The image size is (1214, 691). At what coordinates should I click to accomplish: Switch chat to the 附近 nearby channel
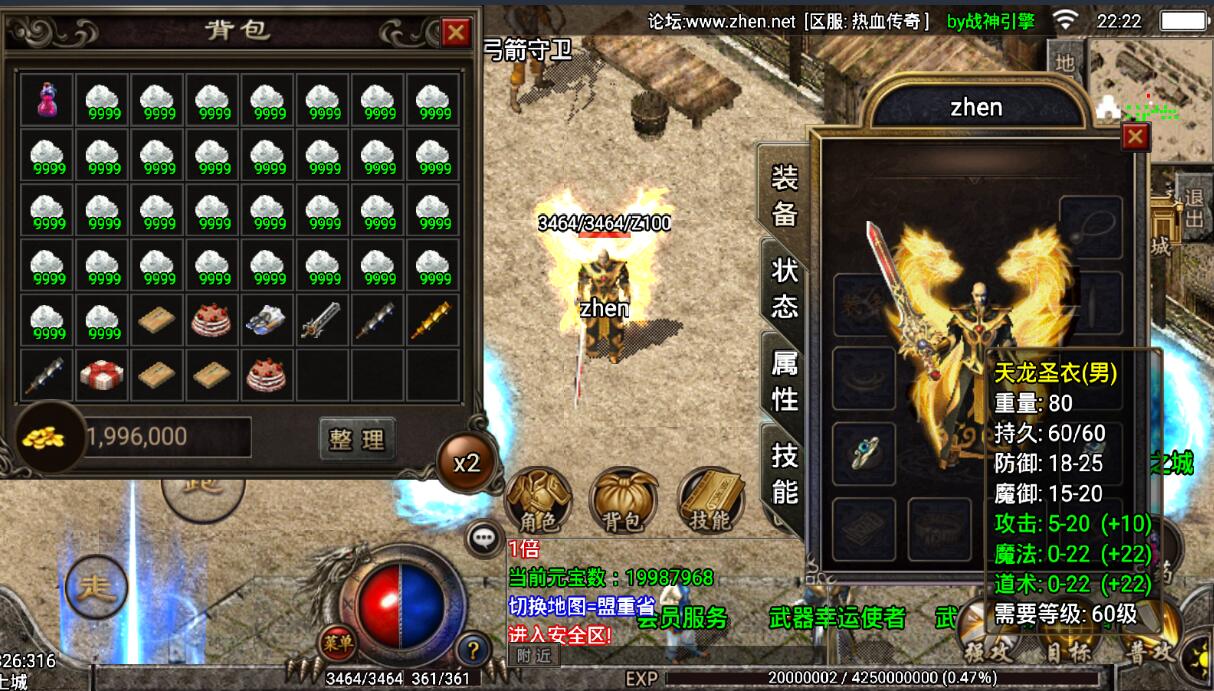click(533, 656)
